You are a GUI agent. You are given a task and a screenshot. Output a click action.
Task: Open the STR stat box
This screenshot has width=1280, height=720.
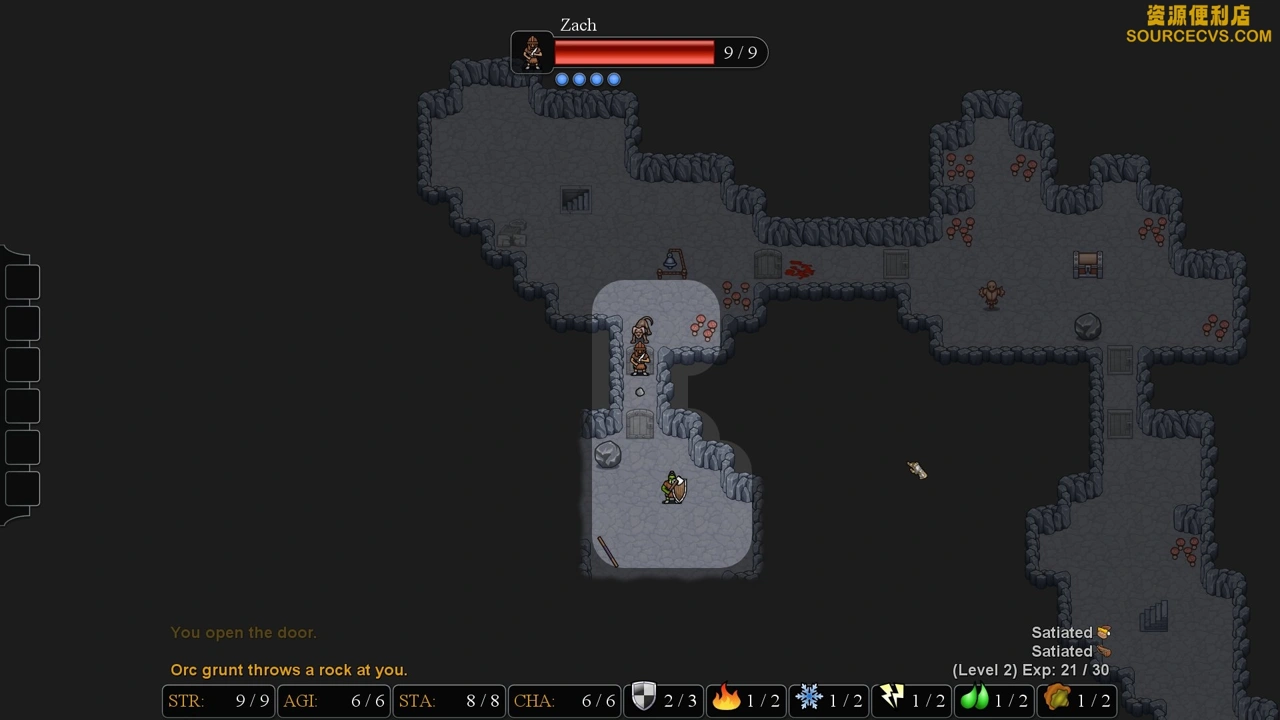[218, 701]
